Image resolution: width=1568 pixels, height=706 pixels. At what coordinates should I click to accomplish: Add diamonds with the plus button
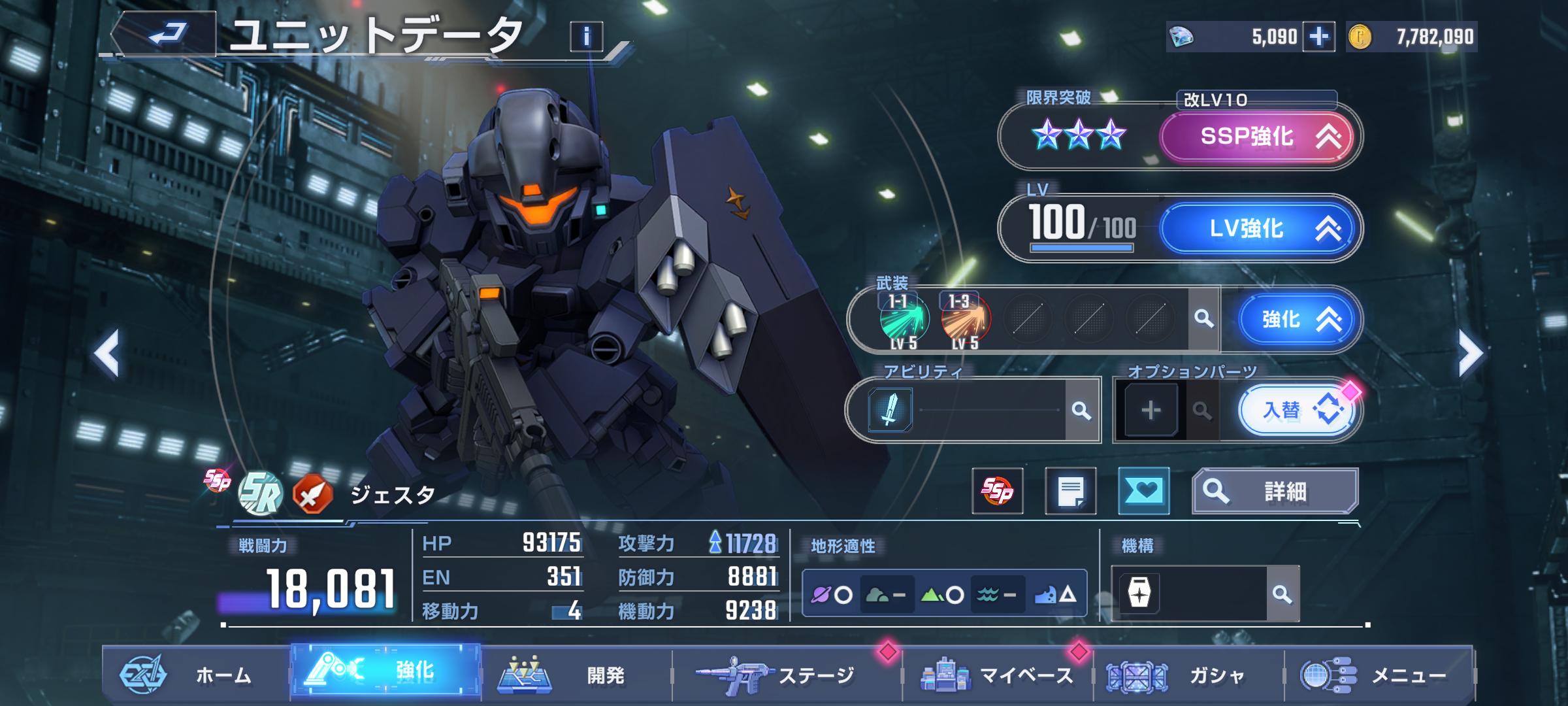coord(1318,37)
